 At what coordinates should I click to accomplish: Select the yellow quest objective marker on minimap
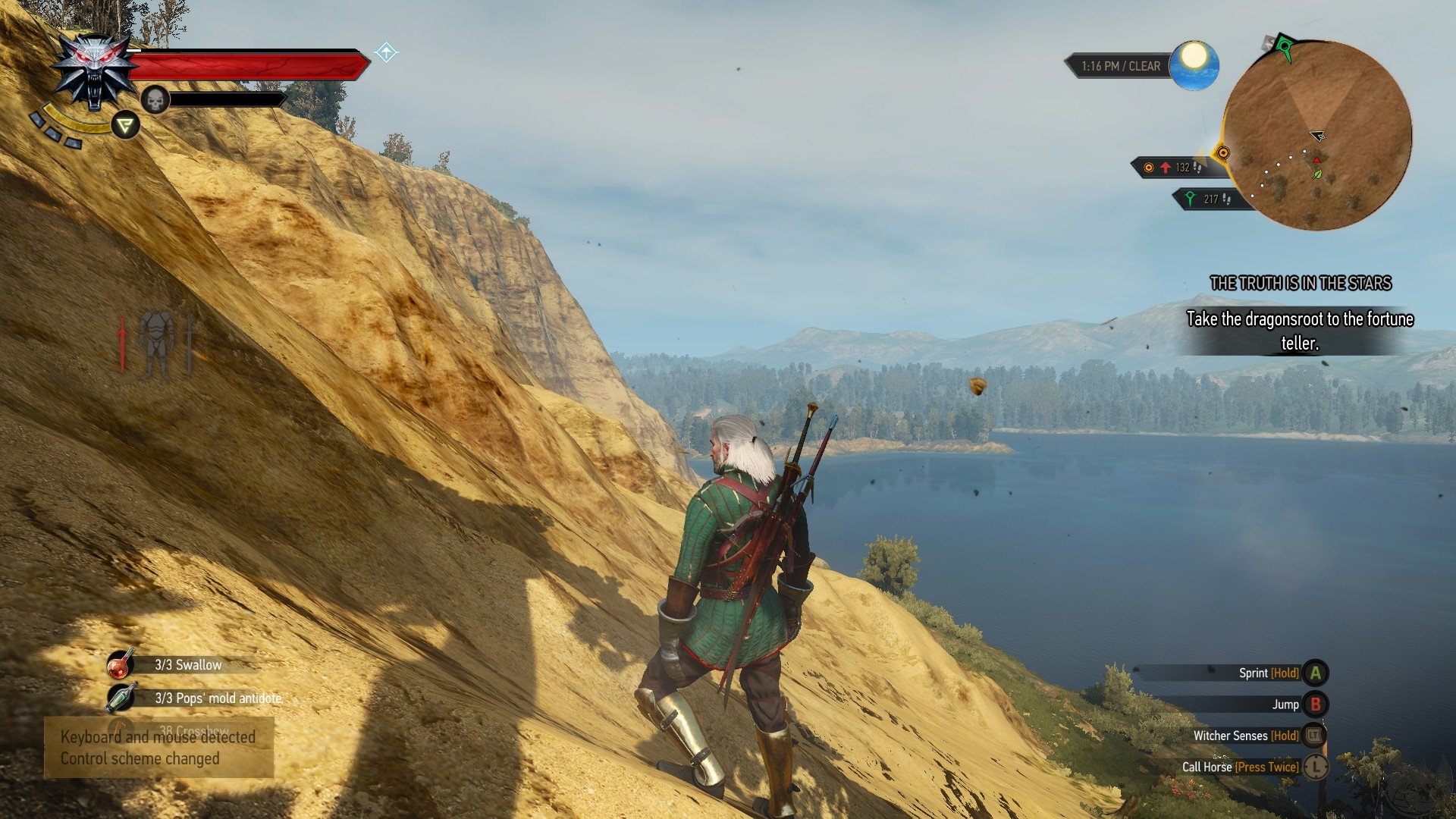point(1222,153)
